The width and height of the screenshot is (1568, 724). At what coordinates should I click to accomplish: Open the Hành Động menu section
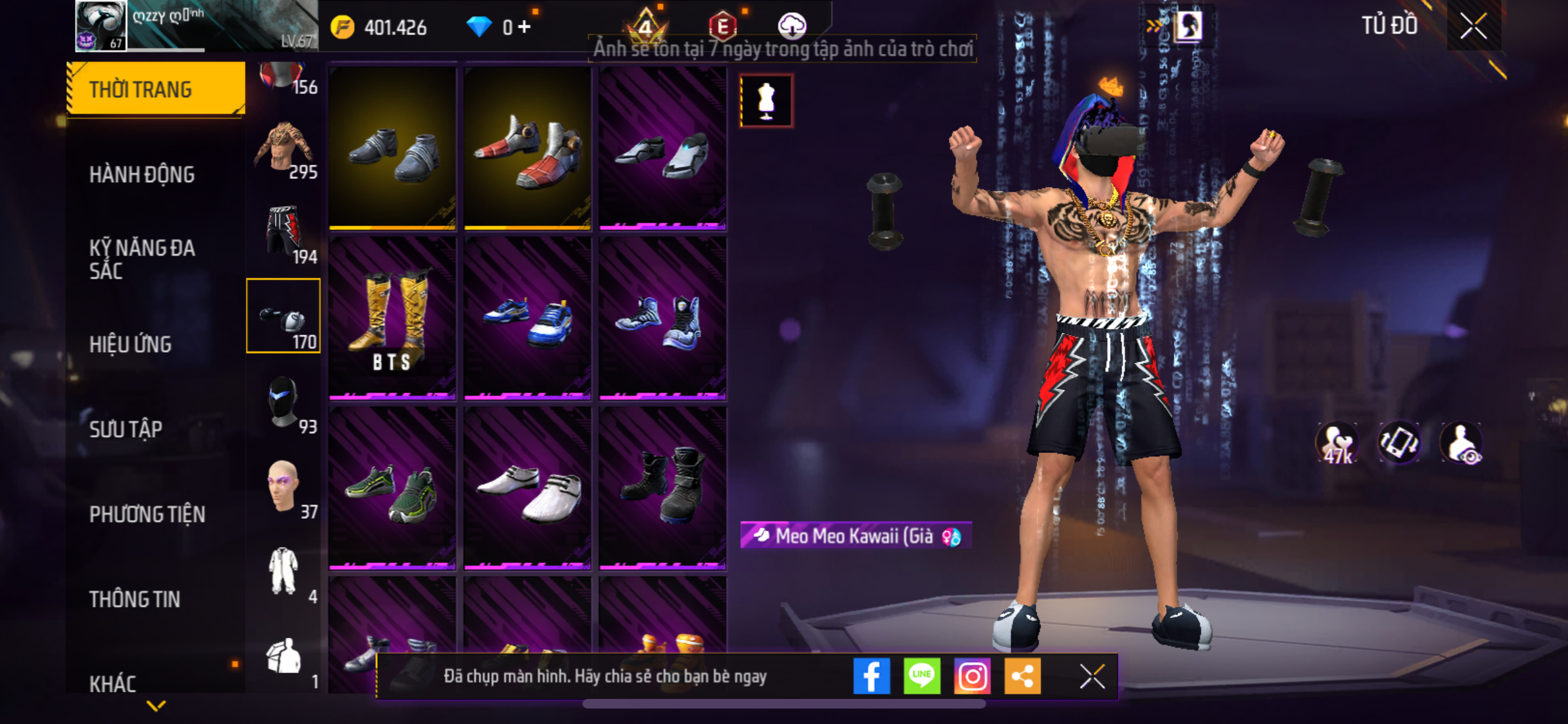[x=142, y=174]
